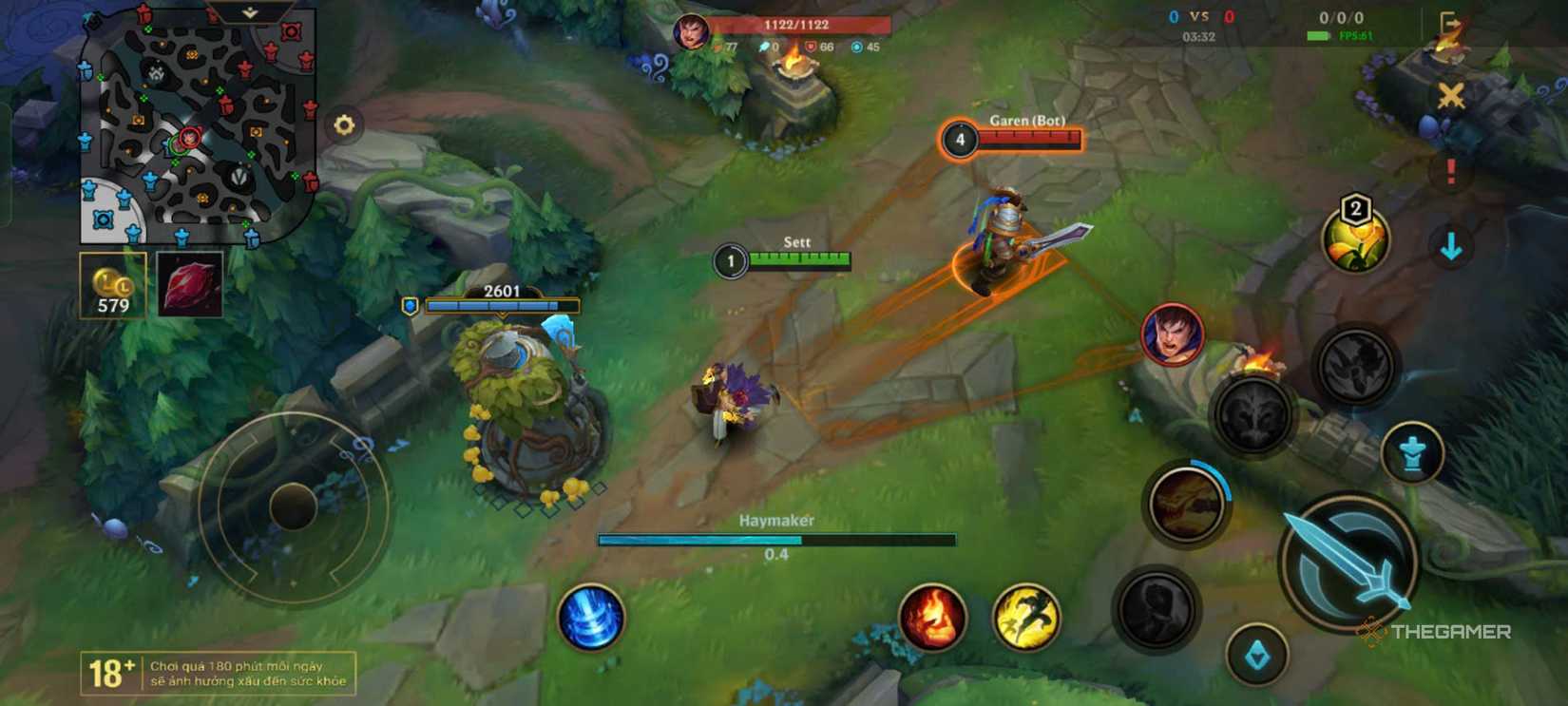
Task: Target Garen via his portrait icon
Action: pos(1173,335)
